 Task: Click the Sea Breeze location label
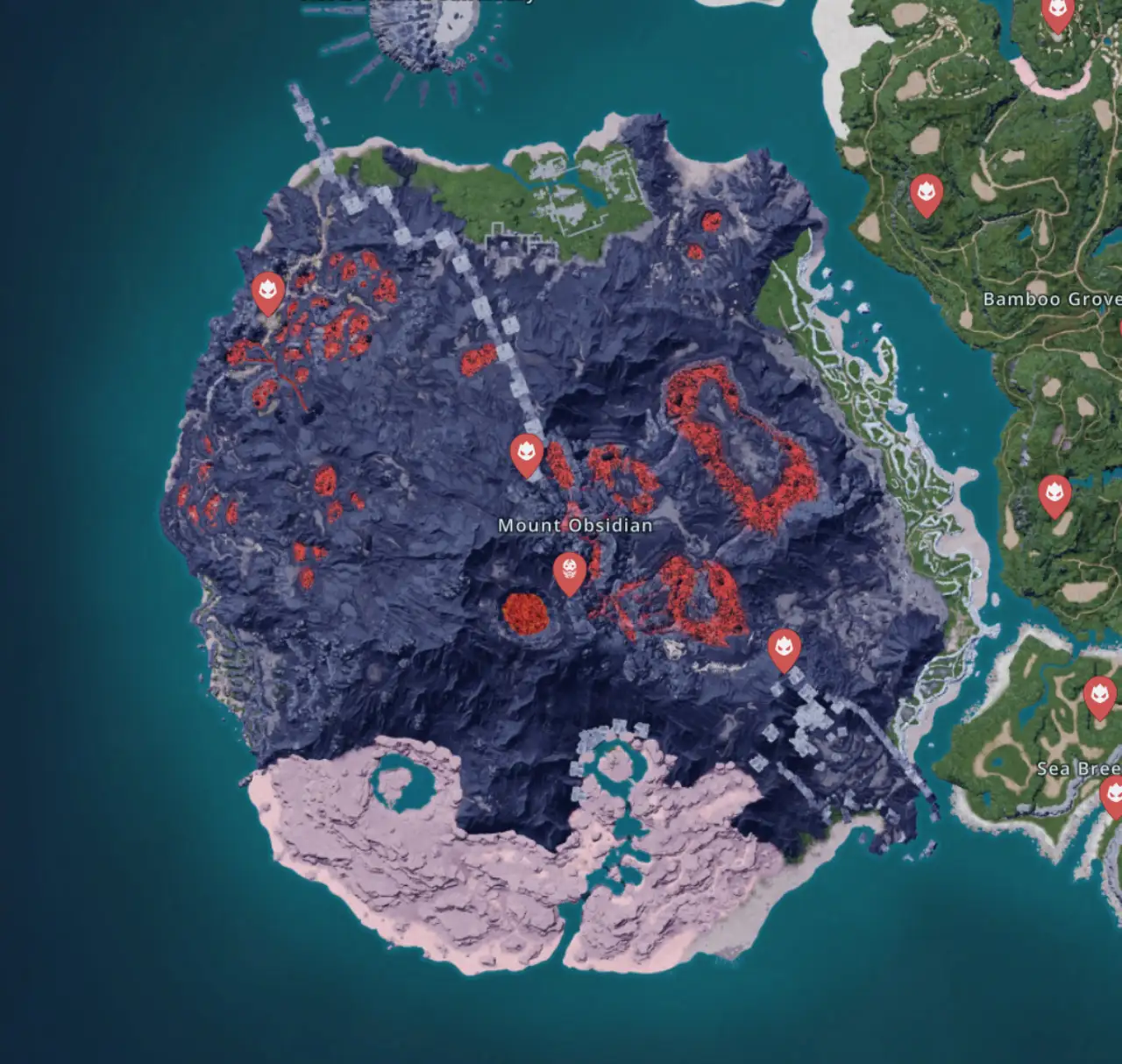click(1076, 770)
